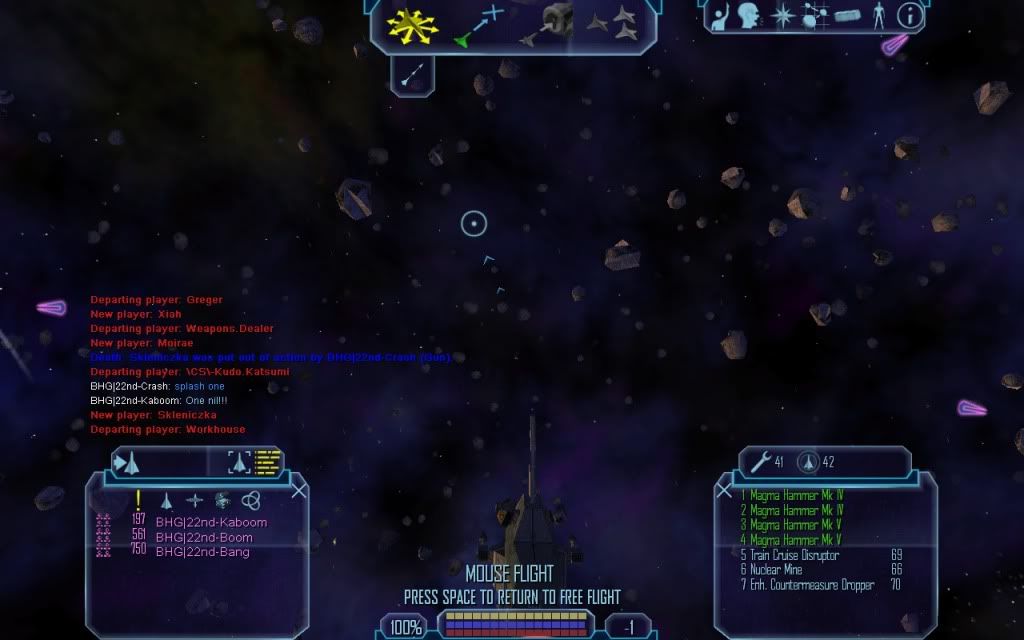This screenshot has width=1024, height=640.
Task: Filter contacts by ships icon
Action: [x=167, y=500]
